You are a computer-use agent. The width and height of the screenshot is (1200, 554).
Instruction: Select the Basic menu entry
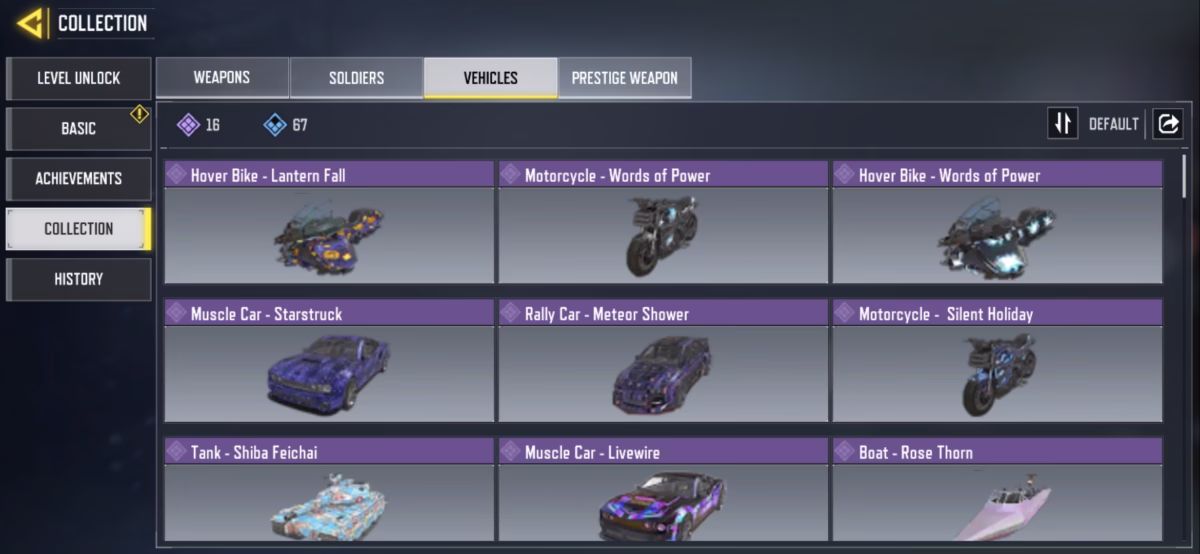[79, 129]
